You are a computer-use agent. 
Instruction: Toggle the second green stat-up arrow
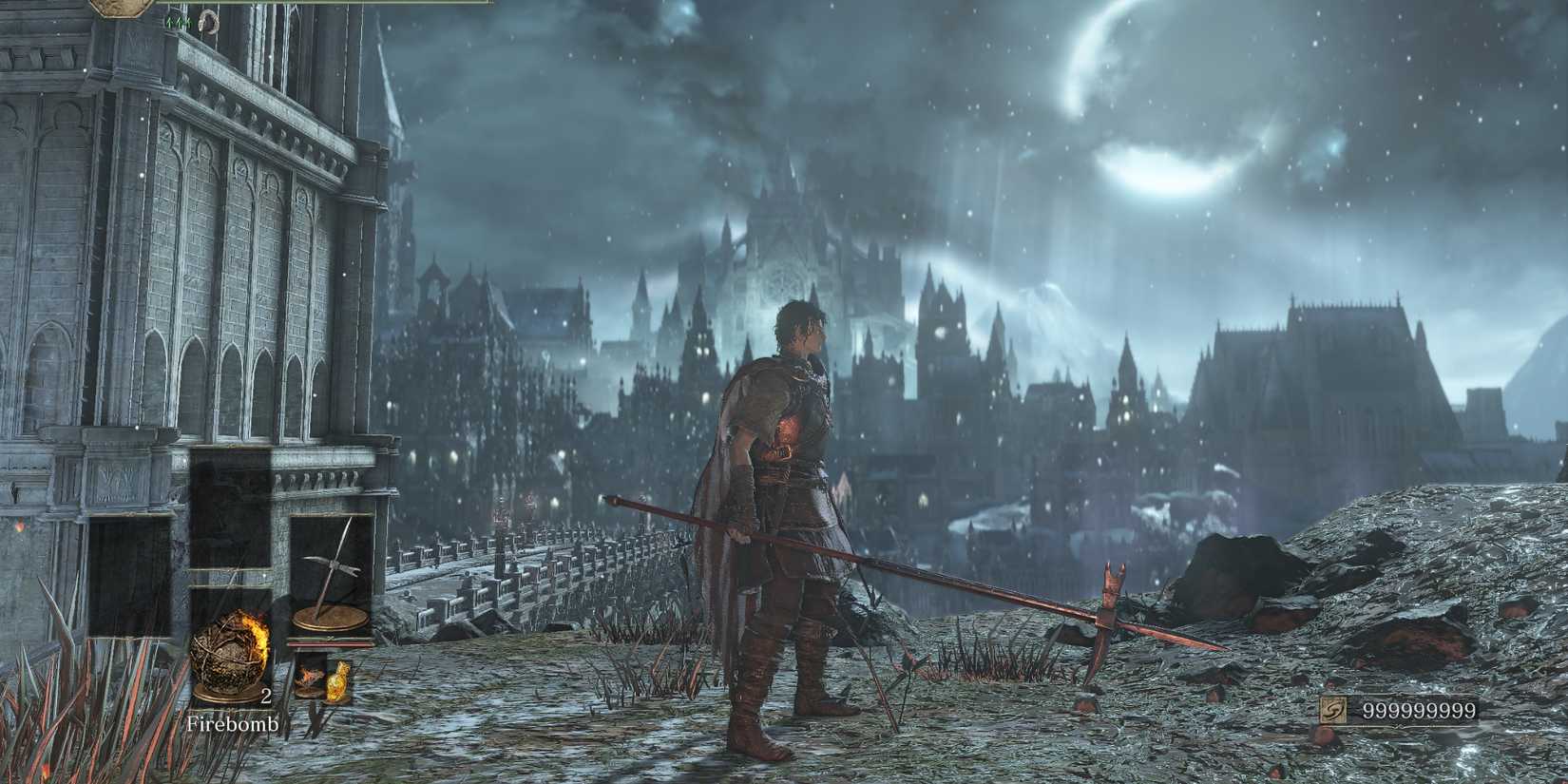(179, 21)
